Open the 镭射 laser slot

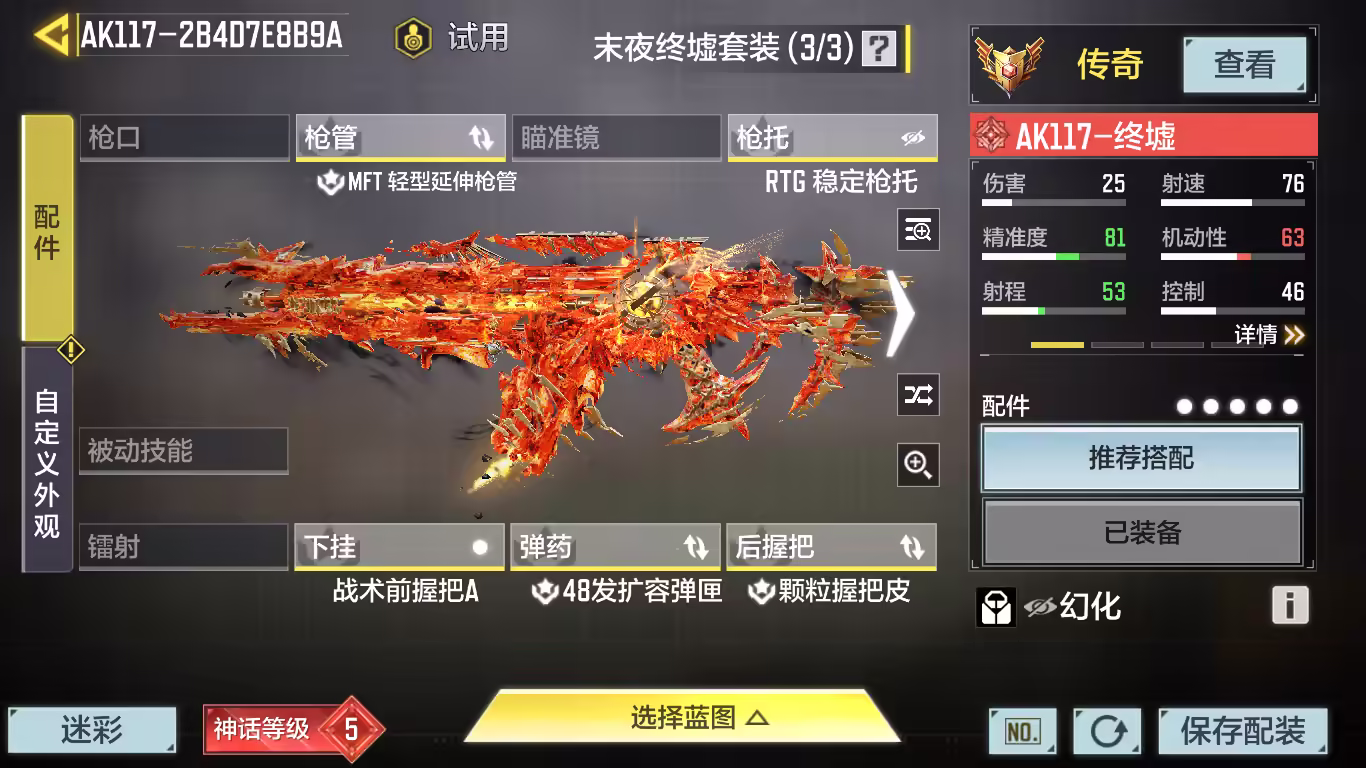click(184, 547)
